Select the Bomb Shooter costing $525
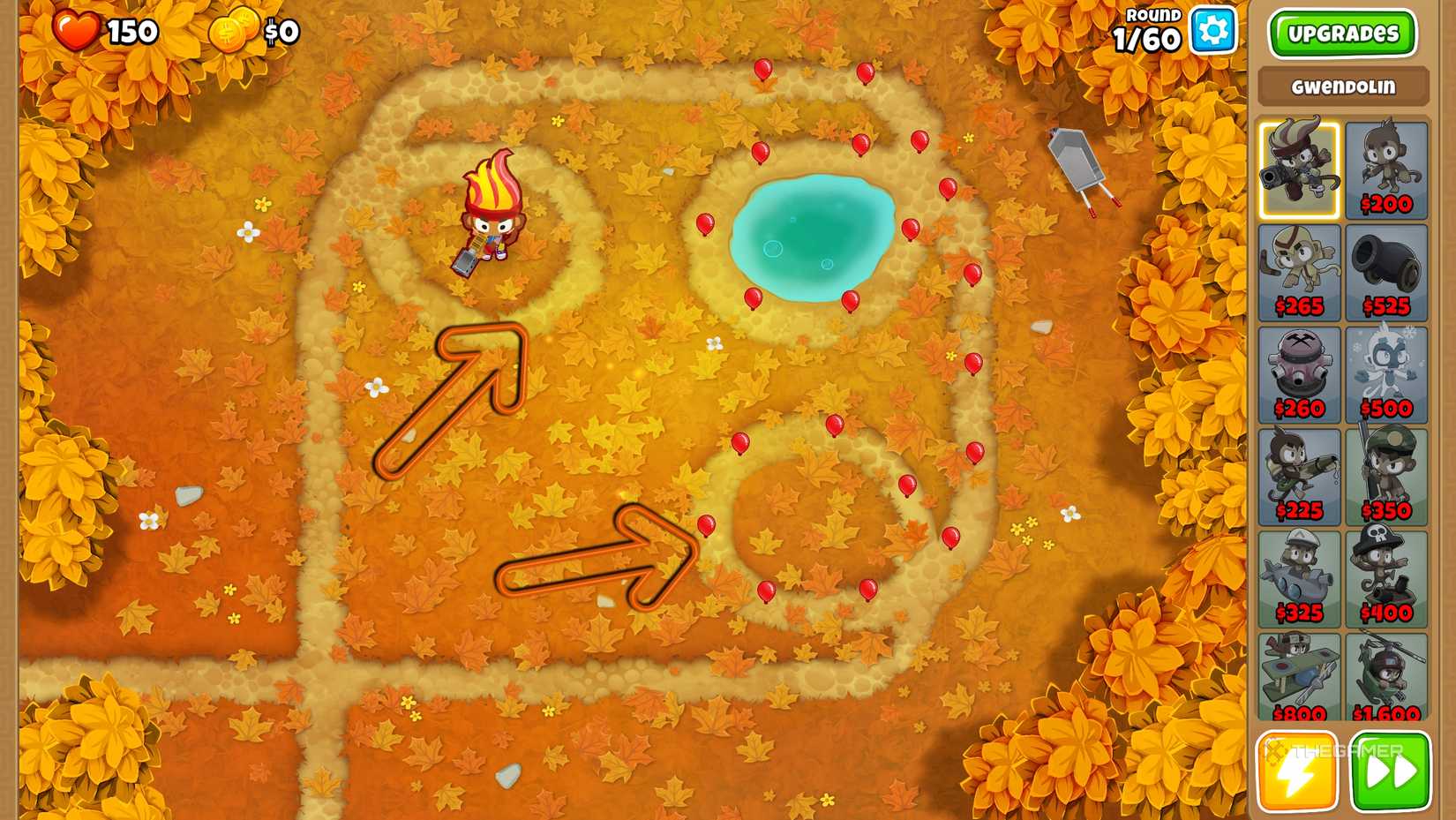 tap(1385, 269)
